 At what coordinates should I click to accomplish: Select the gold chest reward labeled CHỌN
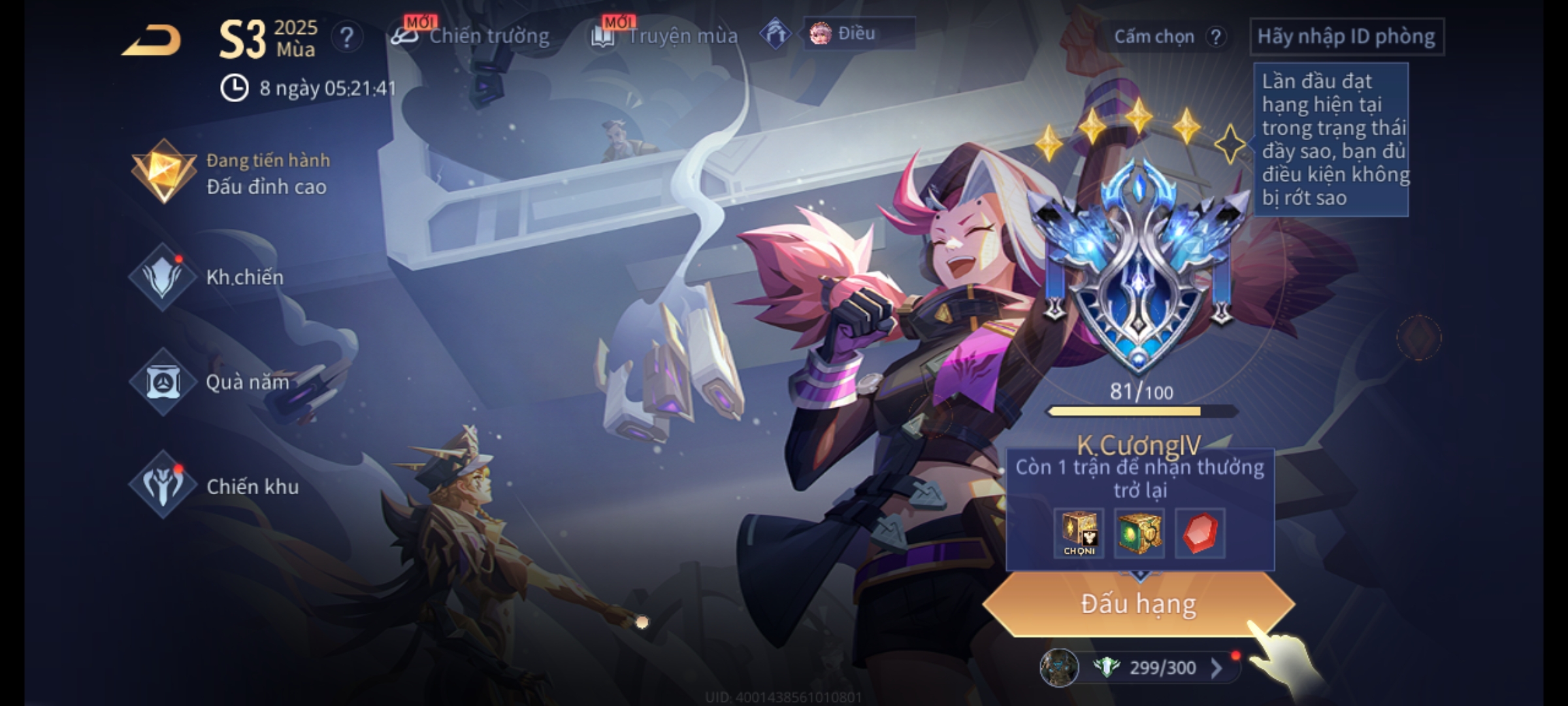point(1079,533)
